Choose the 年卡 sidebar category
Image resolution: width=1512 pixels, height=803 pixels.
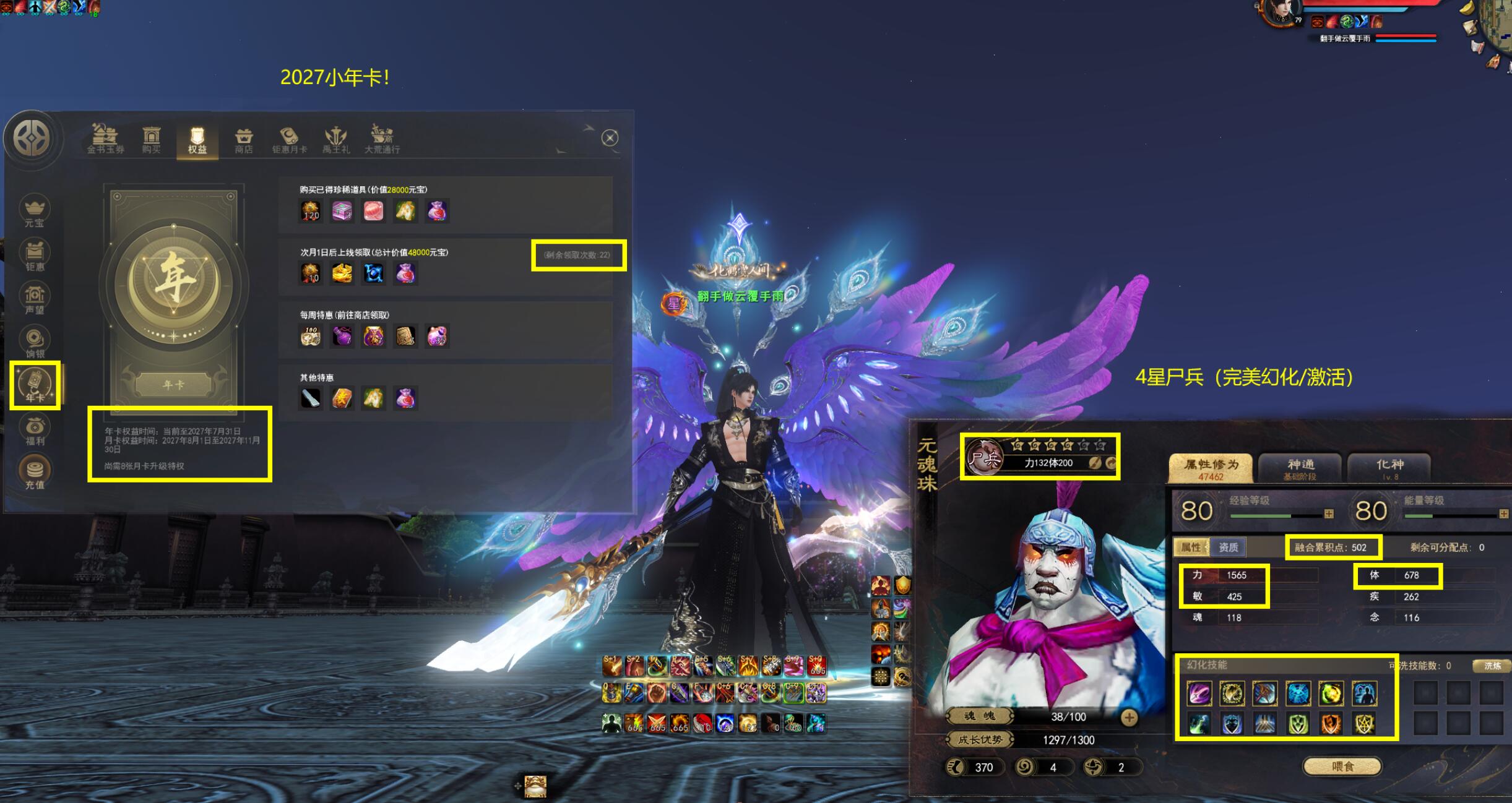tap(35, 385)
